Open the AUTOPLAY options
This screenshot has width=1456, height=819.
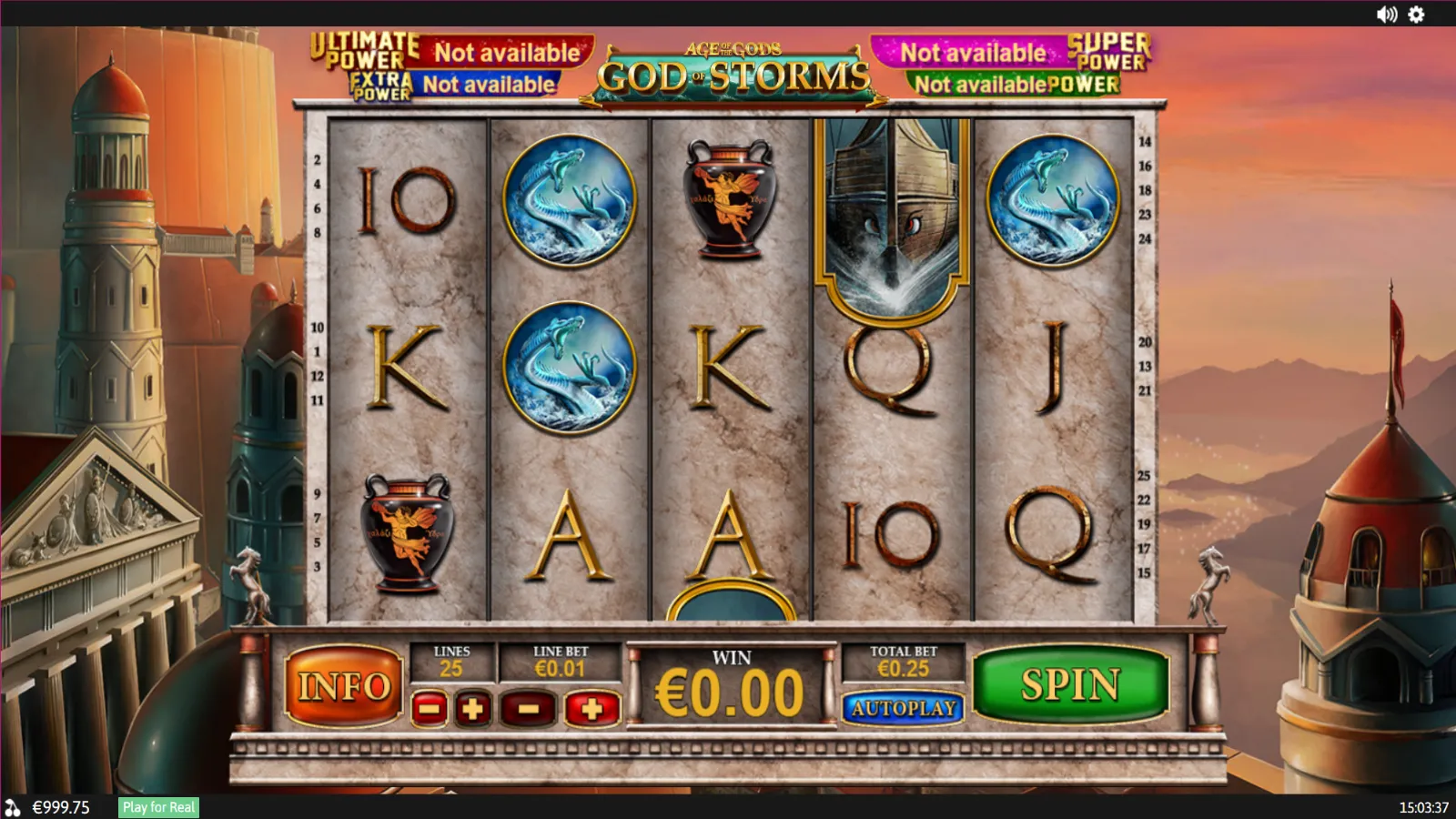[x=904, y=709]
